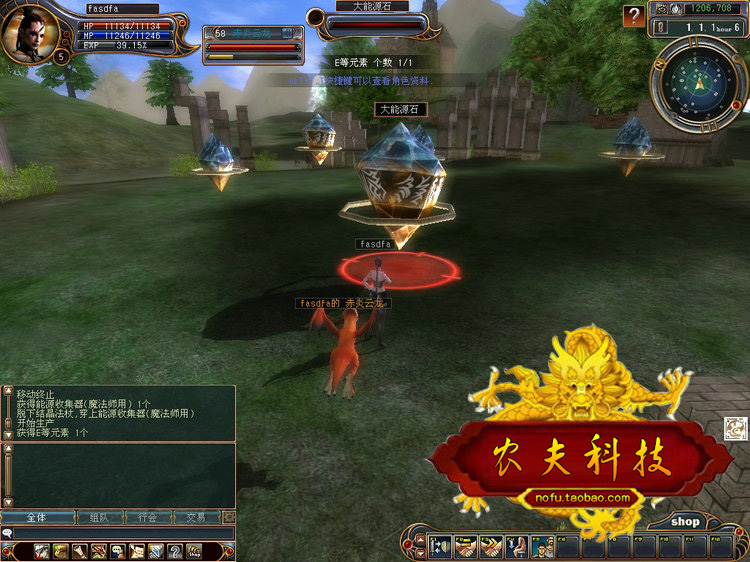Click the question mark icon in the bottom menu bar
Viewport: 750px width, 562px height.
pyautogui.click(x=174, y=551)
